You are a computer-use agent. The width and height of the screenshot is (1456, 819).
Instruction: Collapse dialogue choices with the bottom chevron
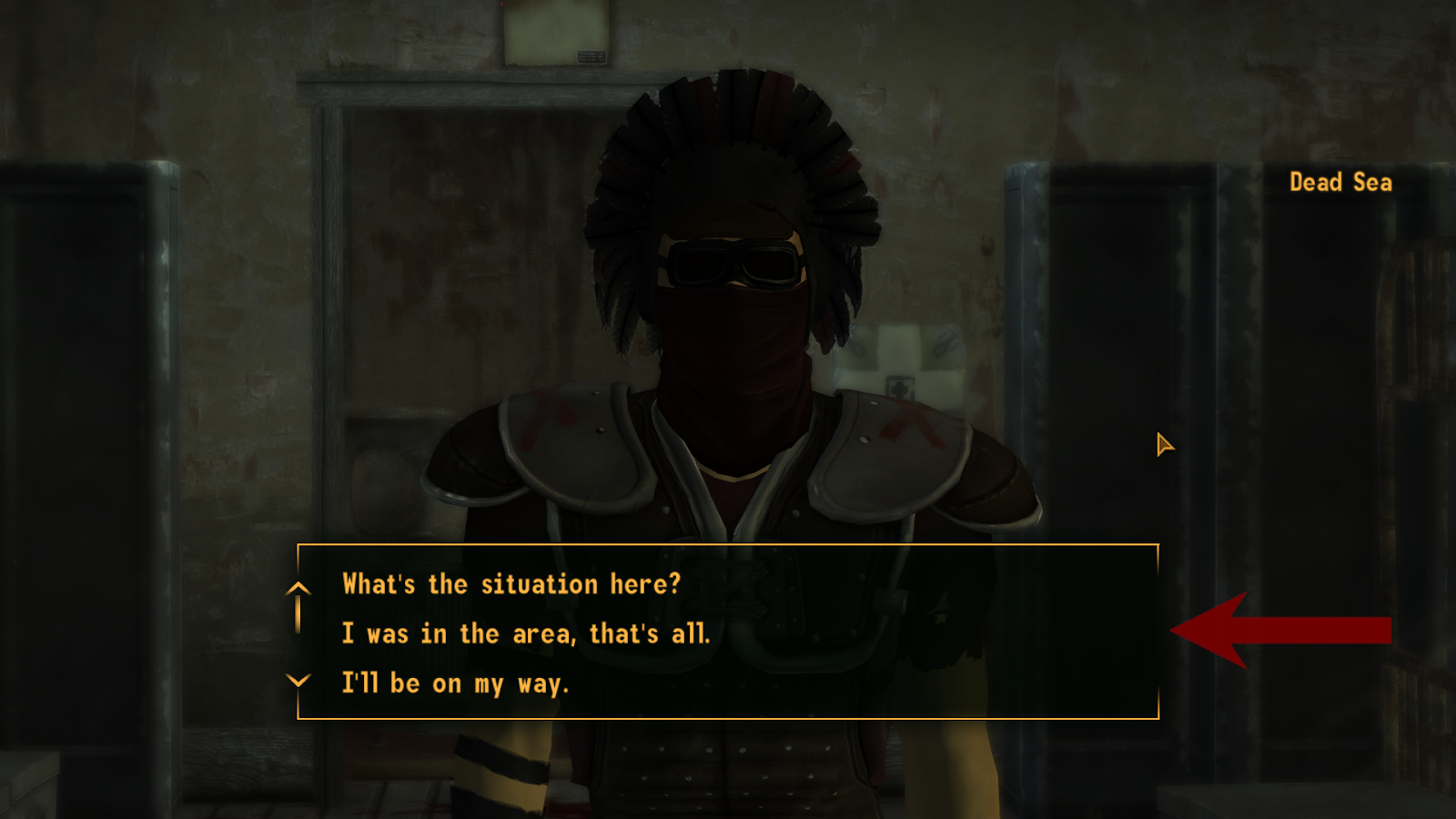[x=297, y=681]
